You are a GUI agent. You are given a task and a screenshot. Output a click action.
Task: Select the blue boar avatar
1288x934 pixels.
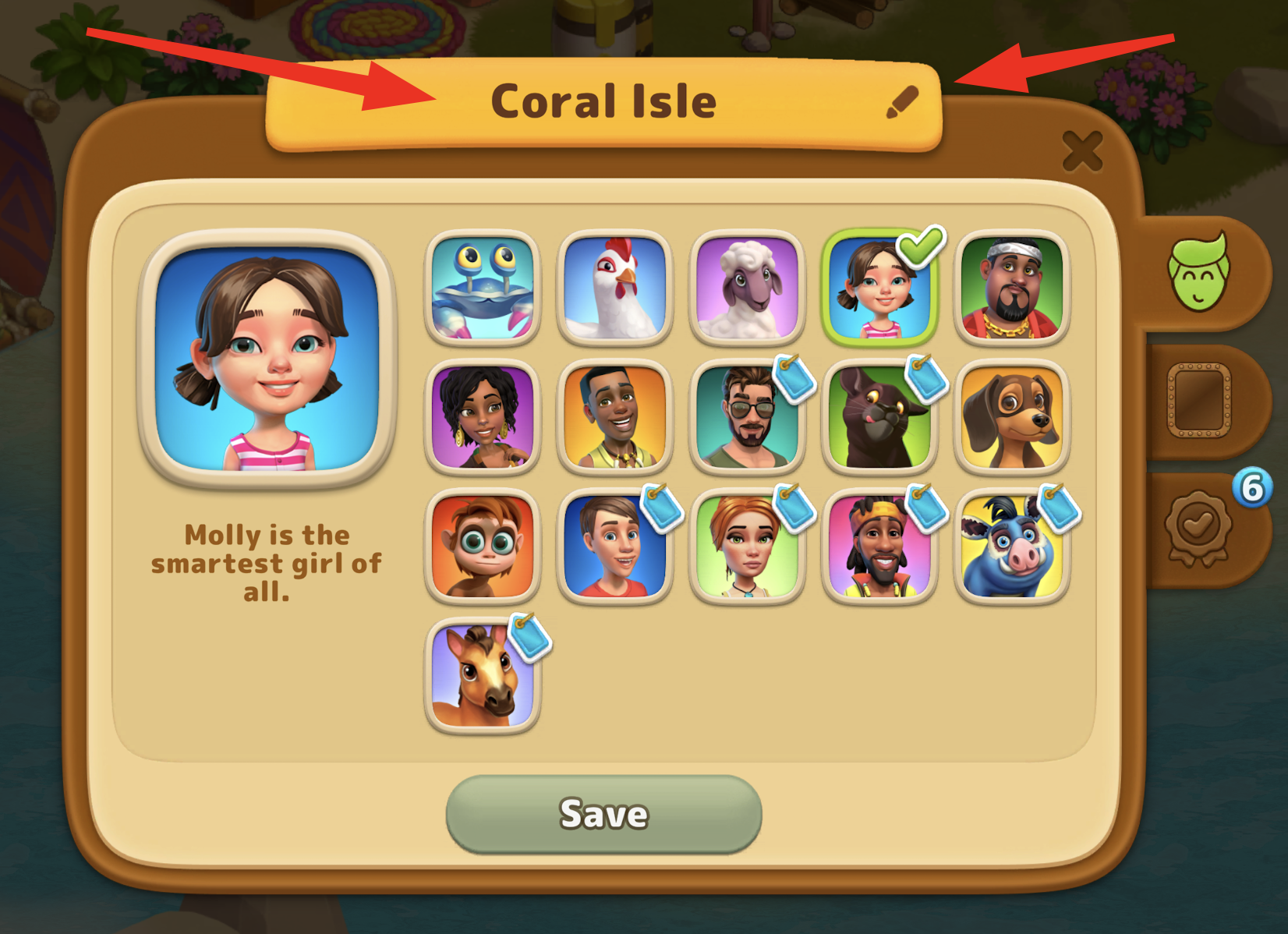(1011, 547)
